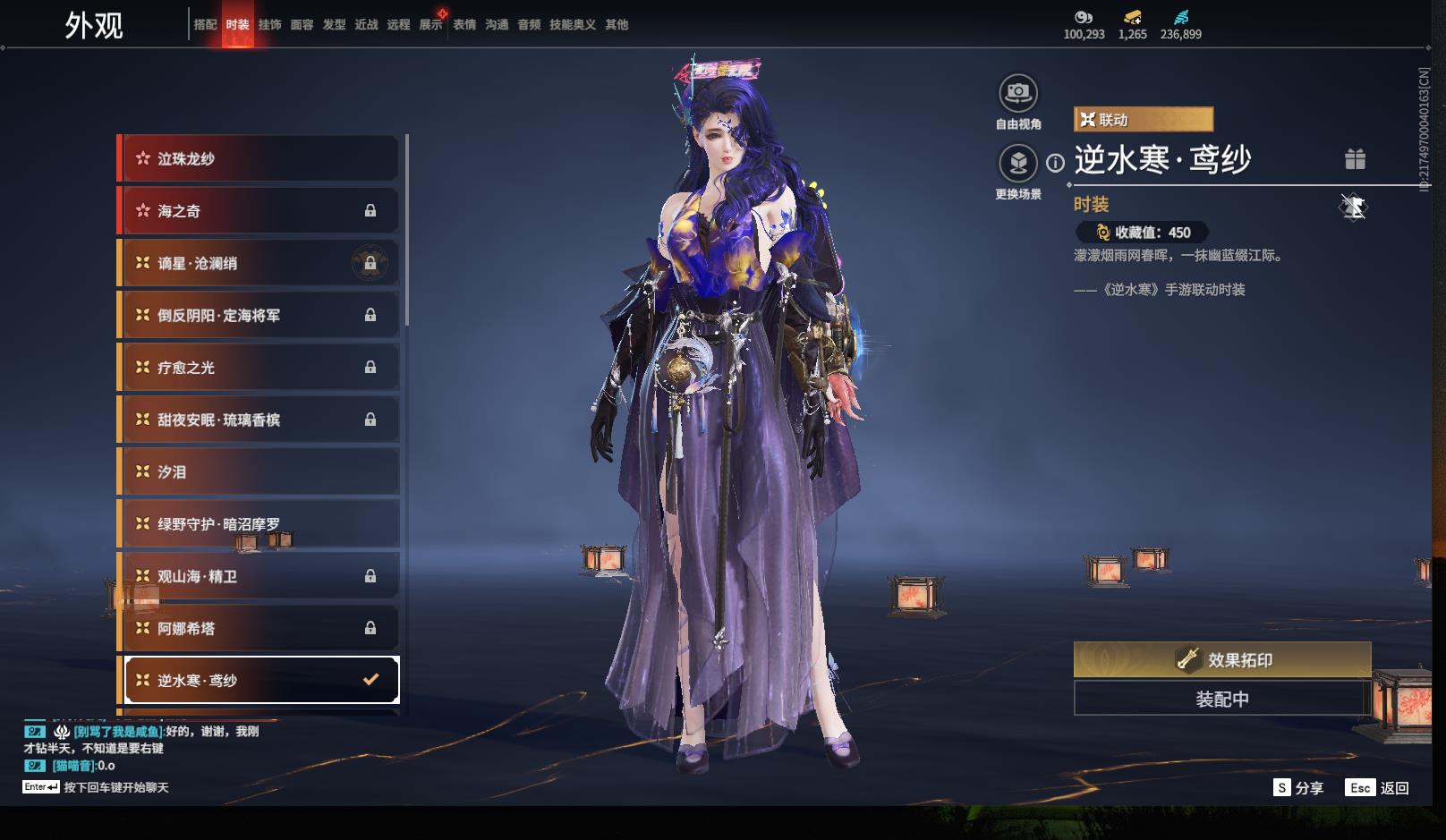Pick the 阿娜希塔 outfit entry
The height and width of the screenshot is (840, 1446).
click(x=259, y=628)
